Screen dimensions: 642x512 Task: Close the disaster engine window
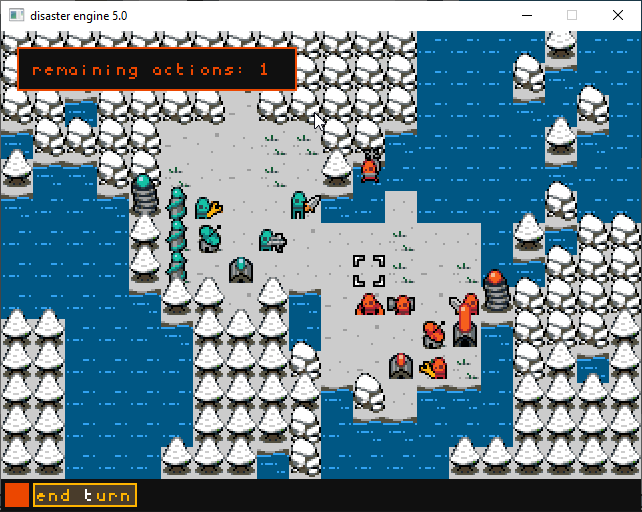[x=618, y=15]
